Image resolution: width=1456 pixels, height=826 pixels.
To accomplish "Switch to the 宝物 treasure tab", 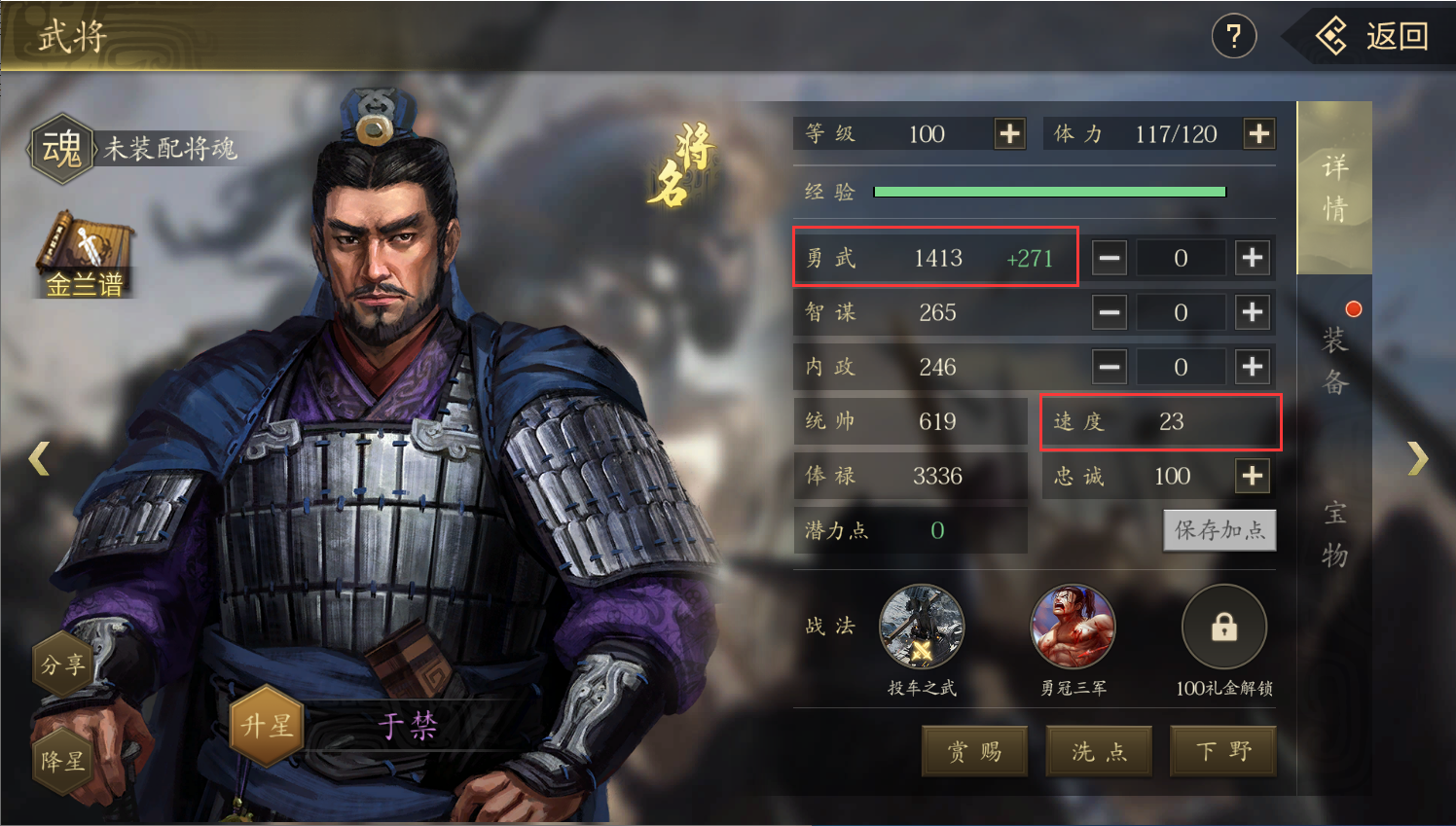I will [x=1334, y=530].
